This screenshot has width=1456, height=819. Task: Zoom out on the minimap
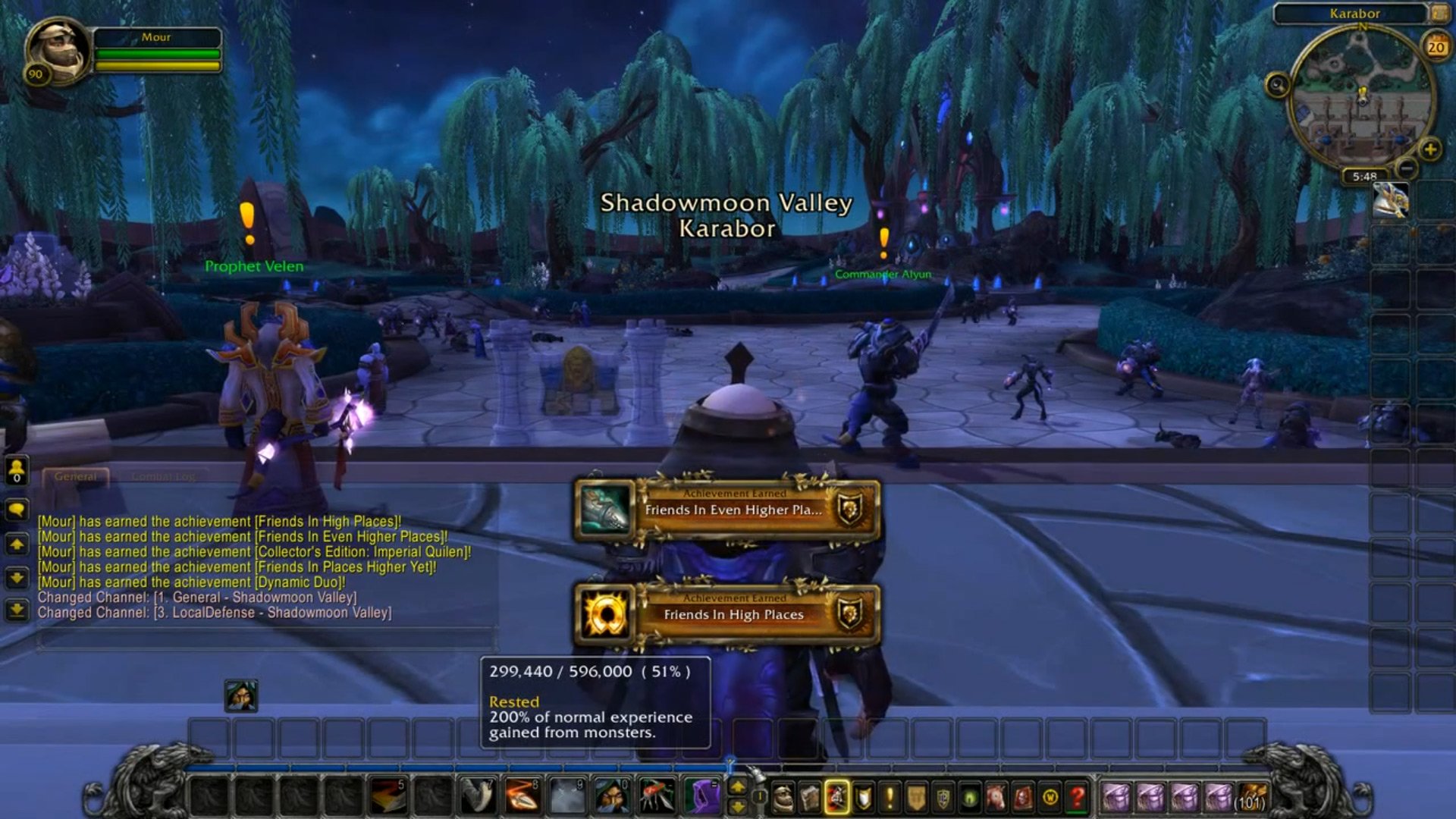[1407, 168]
